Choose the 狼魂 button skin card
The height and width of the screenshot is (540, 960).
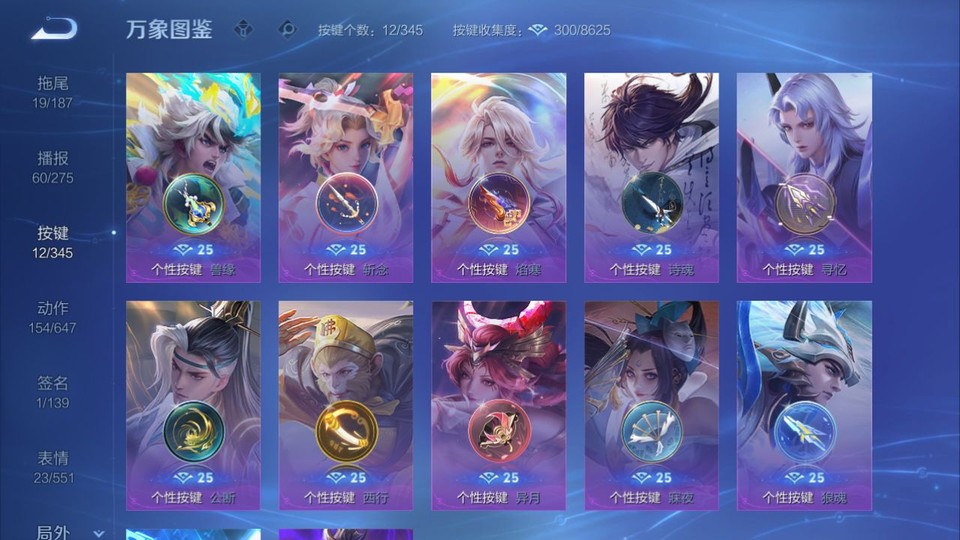tap(804, 405)
